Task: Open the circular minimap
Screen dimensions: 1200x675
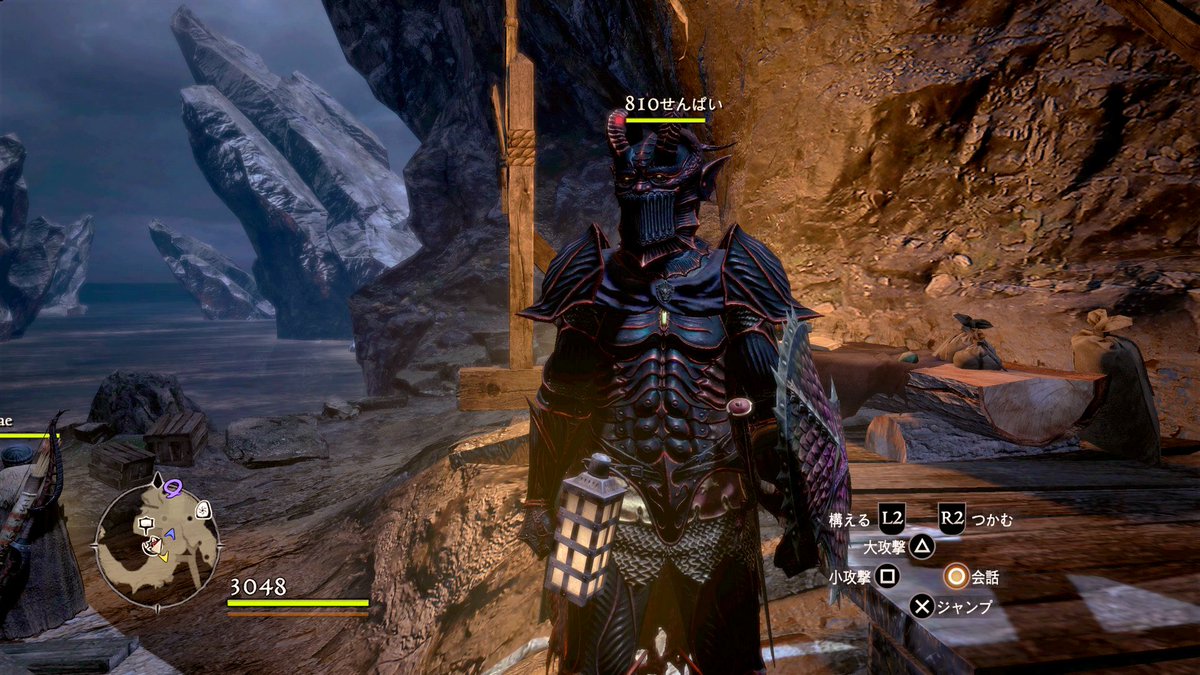Action: point(157,543)
